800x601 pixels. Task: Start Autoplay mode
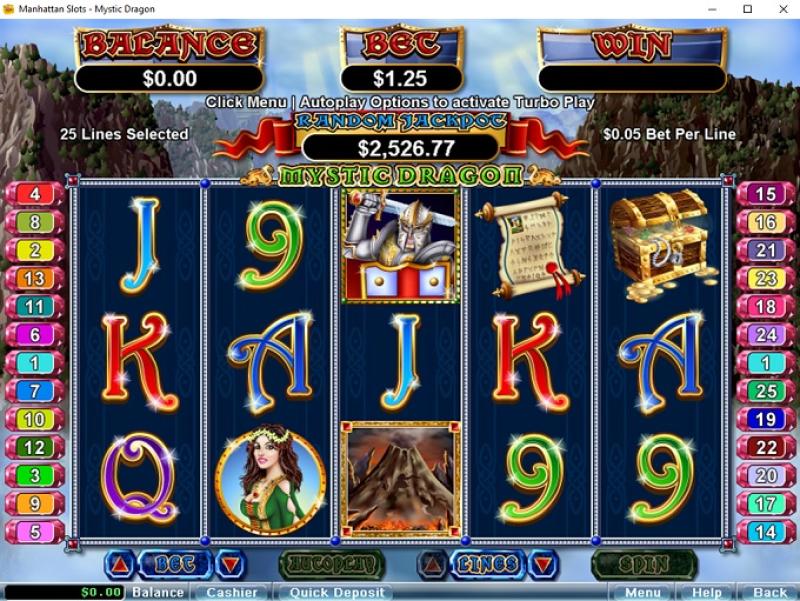point(331,565)
